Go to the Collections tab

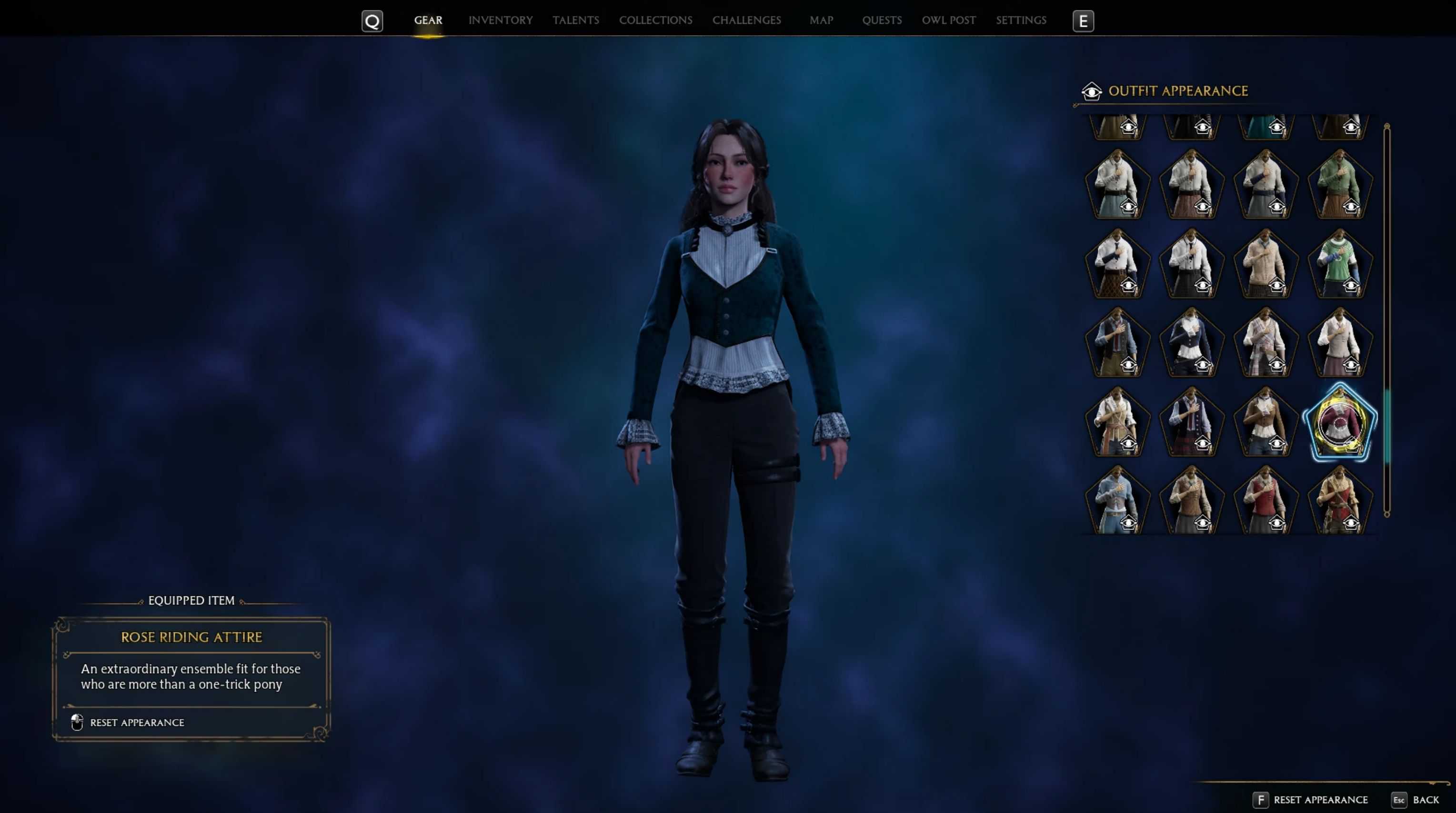pyautogui.click(x=655, y=20)
